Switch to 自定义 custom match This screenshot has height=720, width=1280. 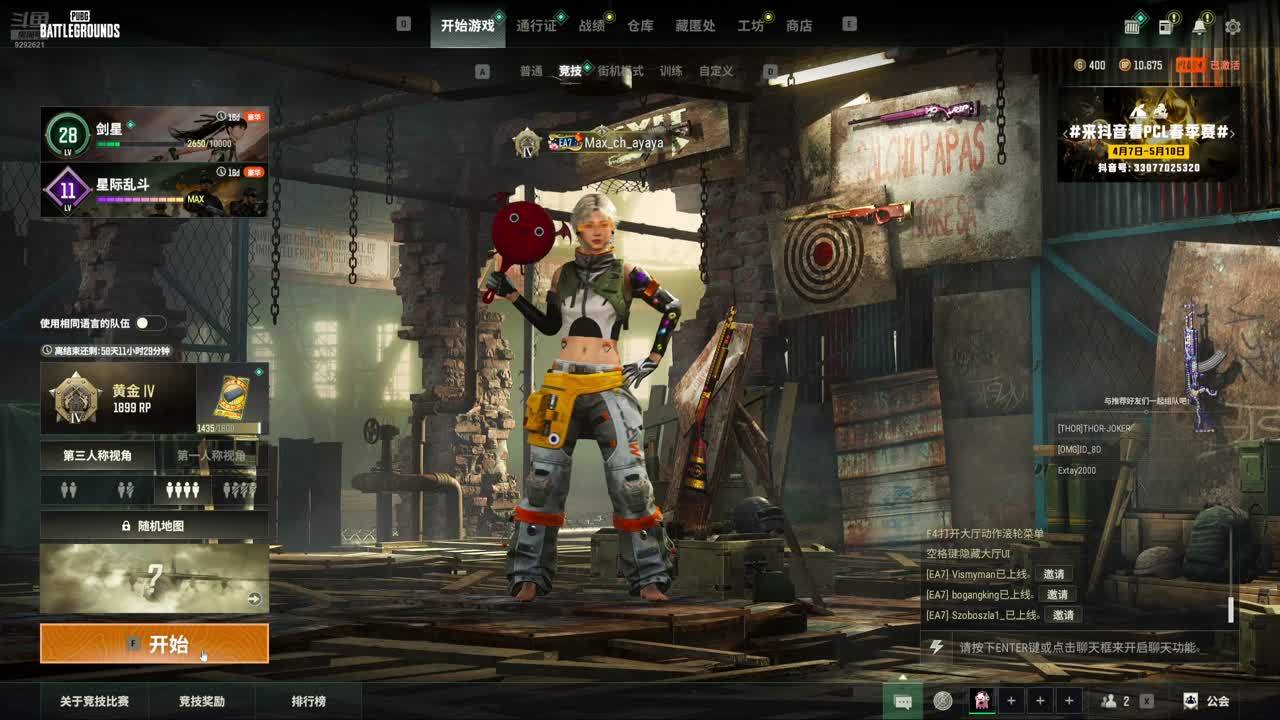pyautogui.click(x=716, y=71)
